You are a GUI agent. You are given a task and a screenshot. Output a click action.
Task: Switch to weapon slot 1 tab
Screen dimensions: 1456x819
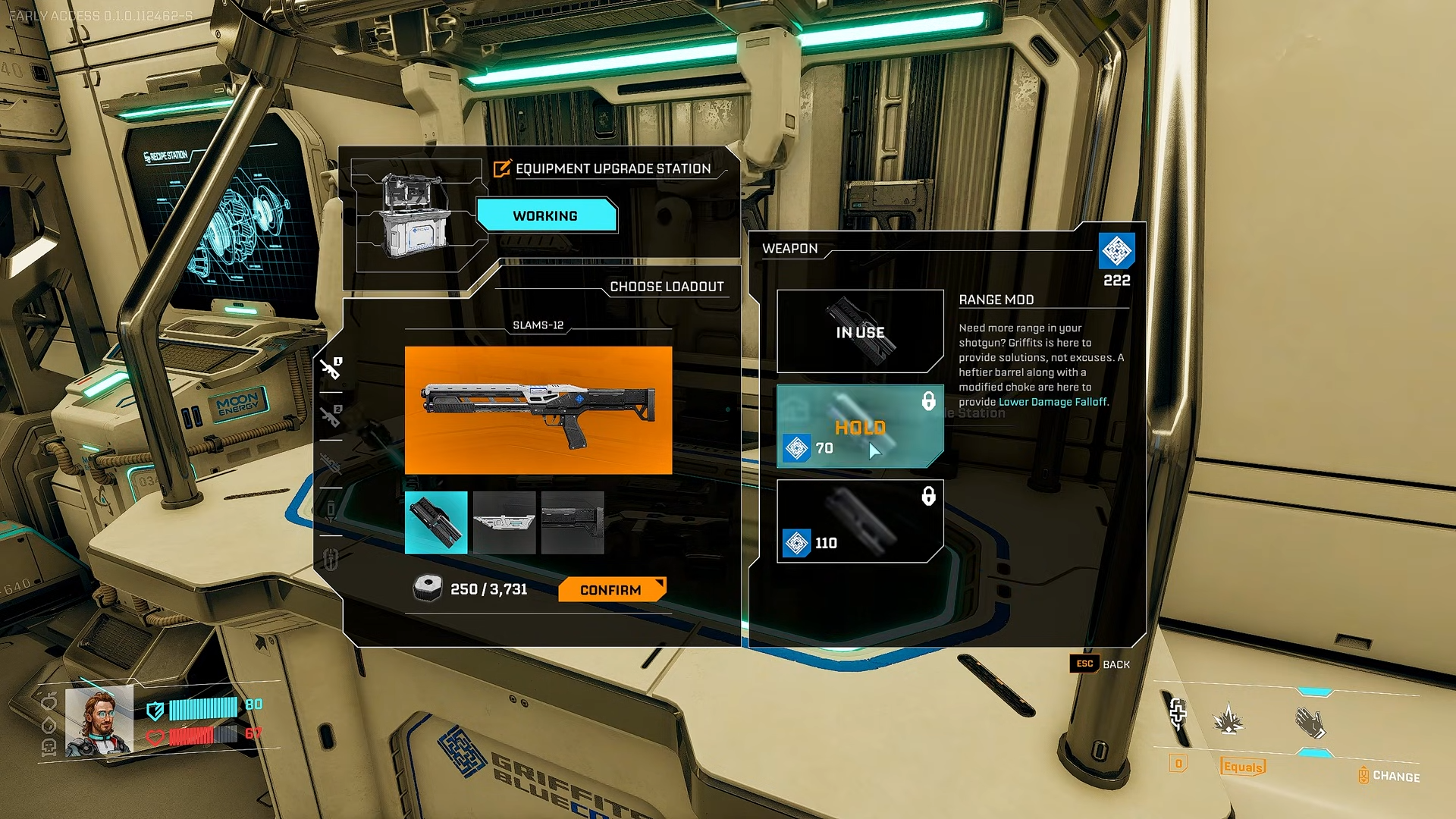point(331,369)
